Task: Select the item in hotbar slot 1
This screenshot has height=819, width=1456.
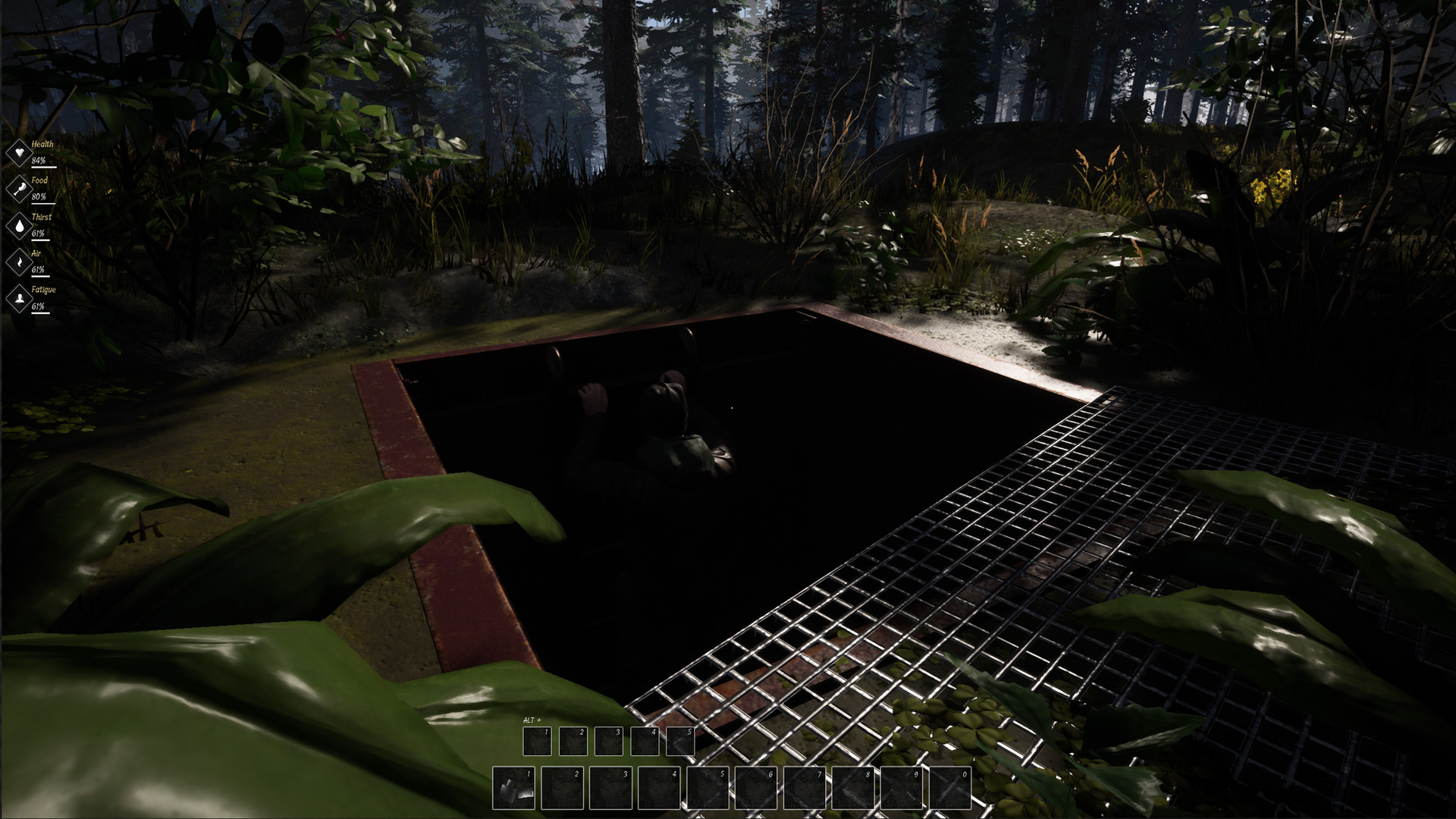Action: tap(514, 788)
